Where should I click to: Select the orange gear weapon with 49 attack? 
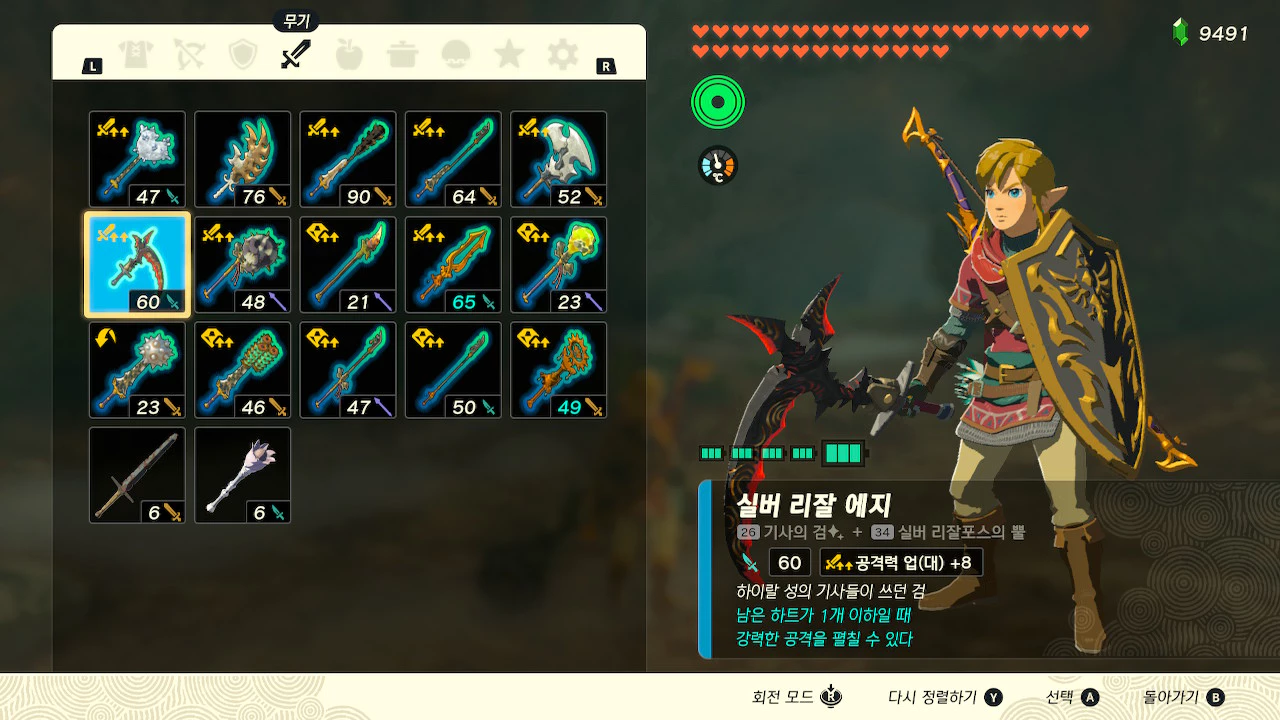click(559, 370)
